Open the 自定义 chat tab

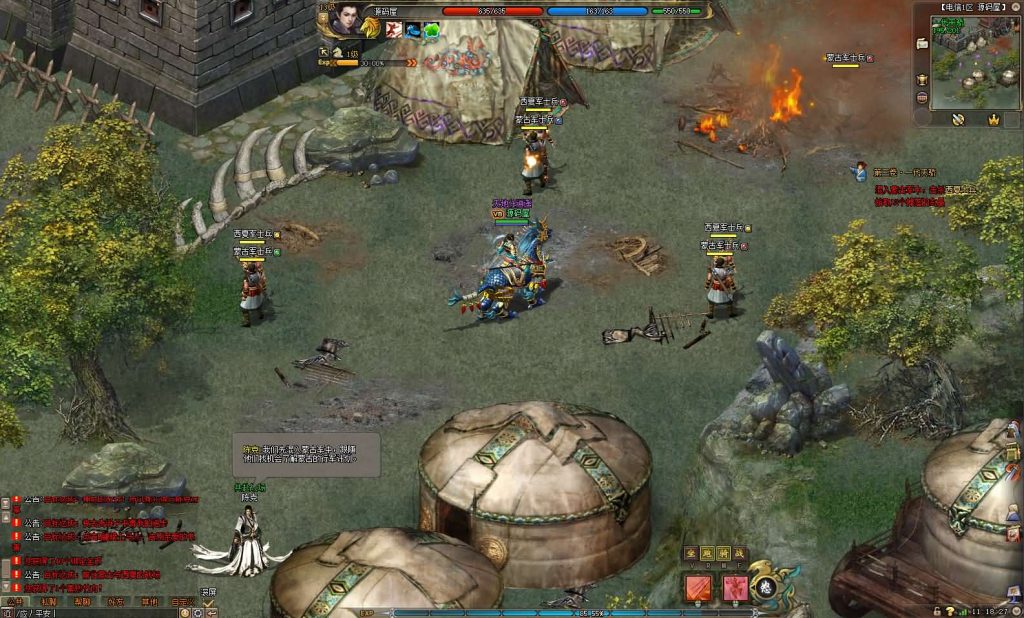pos(182,602)
